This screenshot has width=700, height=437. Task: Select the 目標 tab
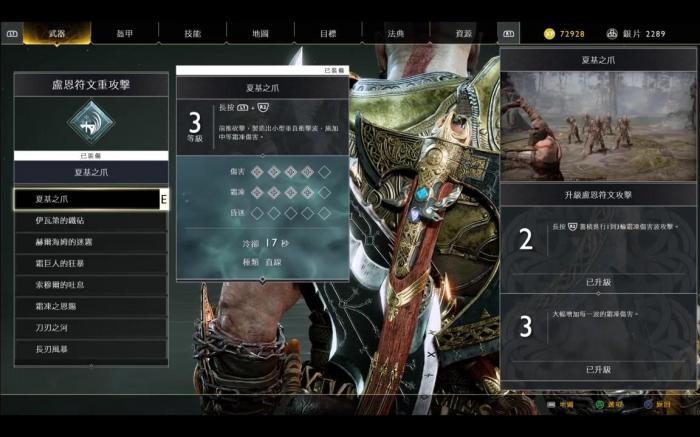(x=328, y=34)
